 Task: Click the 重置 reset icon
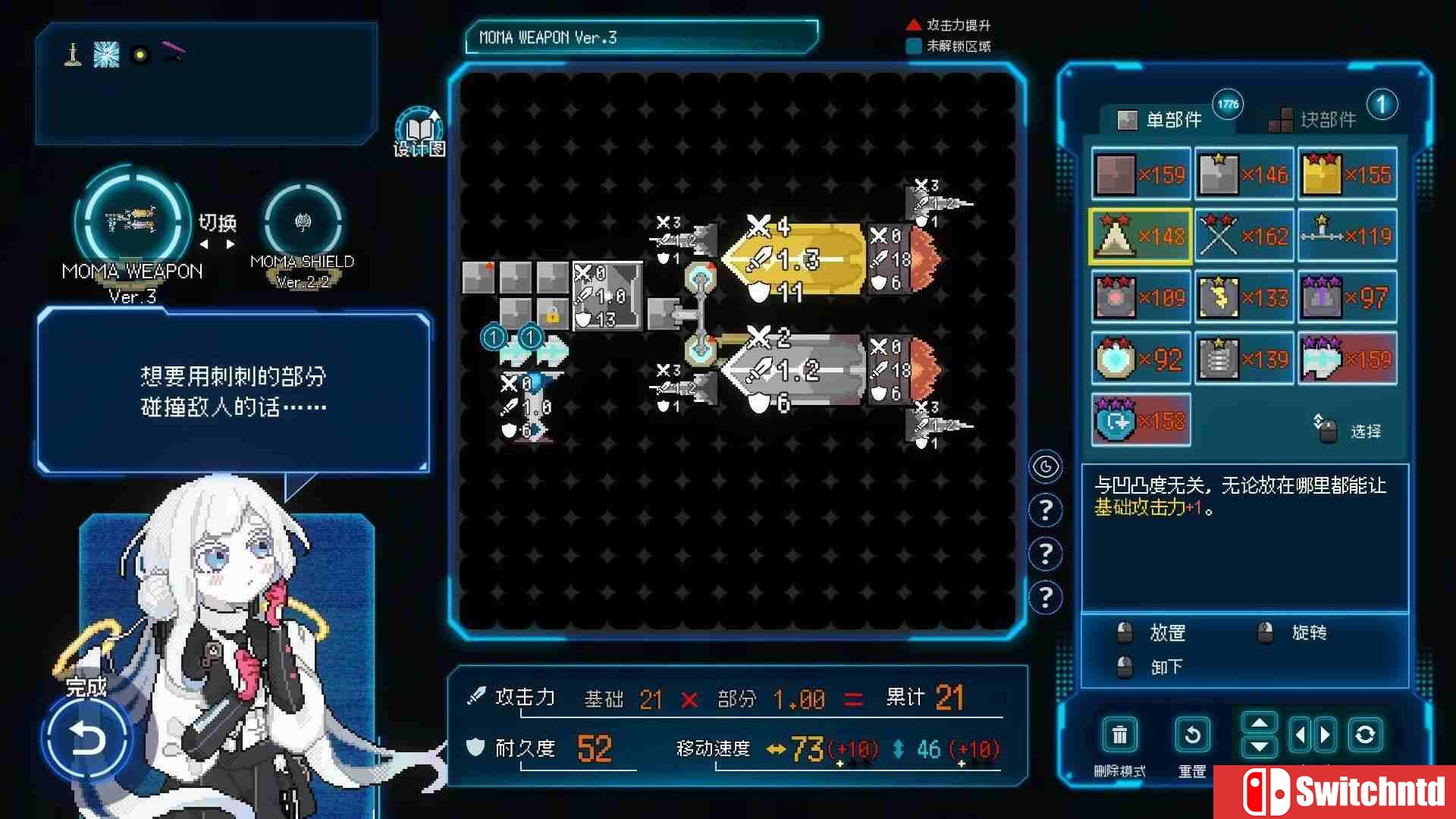pyautogui.click(x=1191, y=736)
